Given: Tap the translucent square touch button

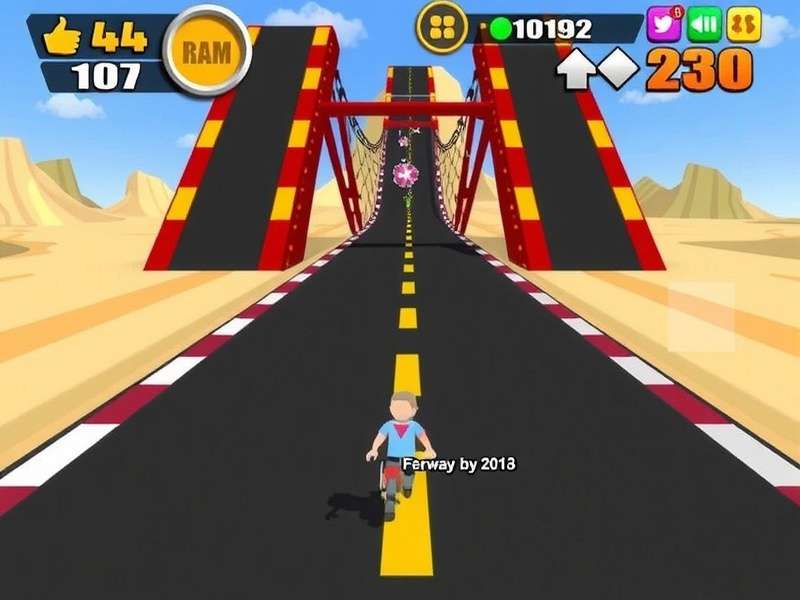Looking at the screenshot, I should click(x=701, y=316).
